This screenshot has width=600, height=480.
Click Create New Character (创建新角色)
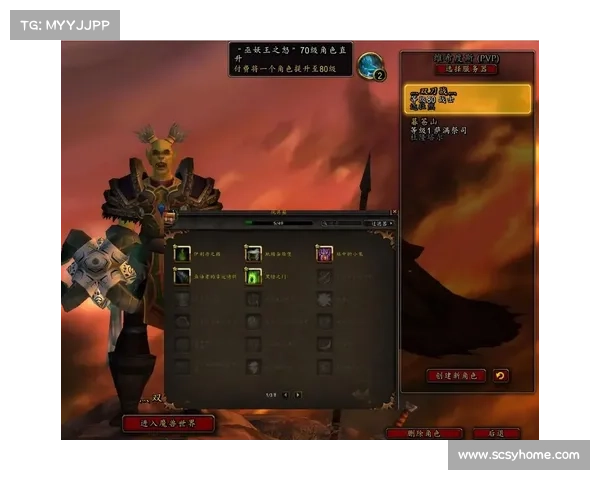coord(456,376)
